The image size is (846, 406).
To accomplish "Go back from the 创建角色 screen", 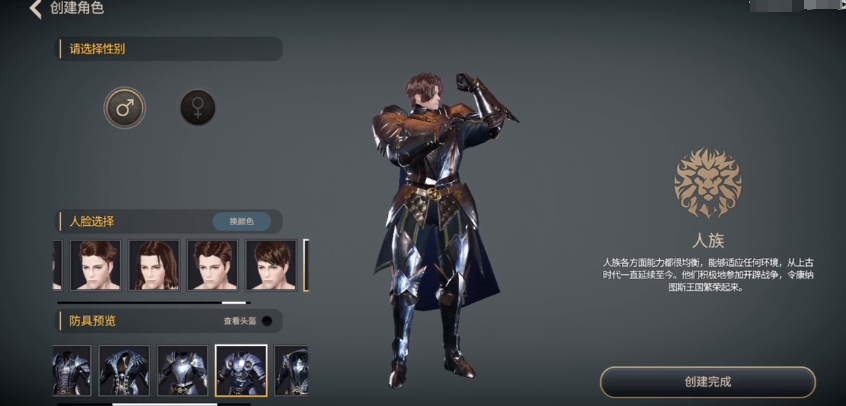I will tap(35, 9).
